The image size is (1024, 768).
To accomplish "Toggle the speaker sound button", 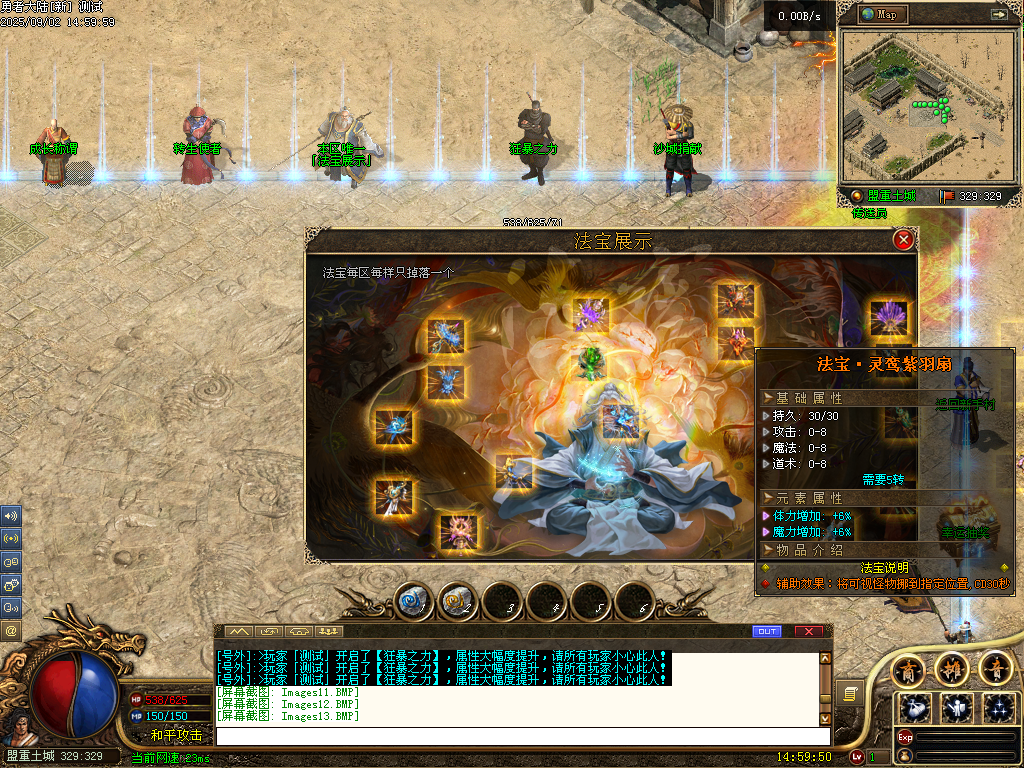I will (12, 516).
